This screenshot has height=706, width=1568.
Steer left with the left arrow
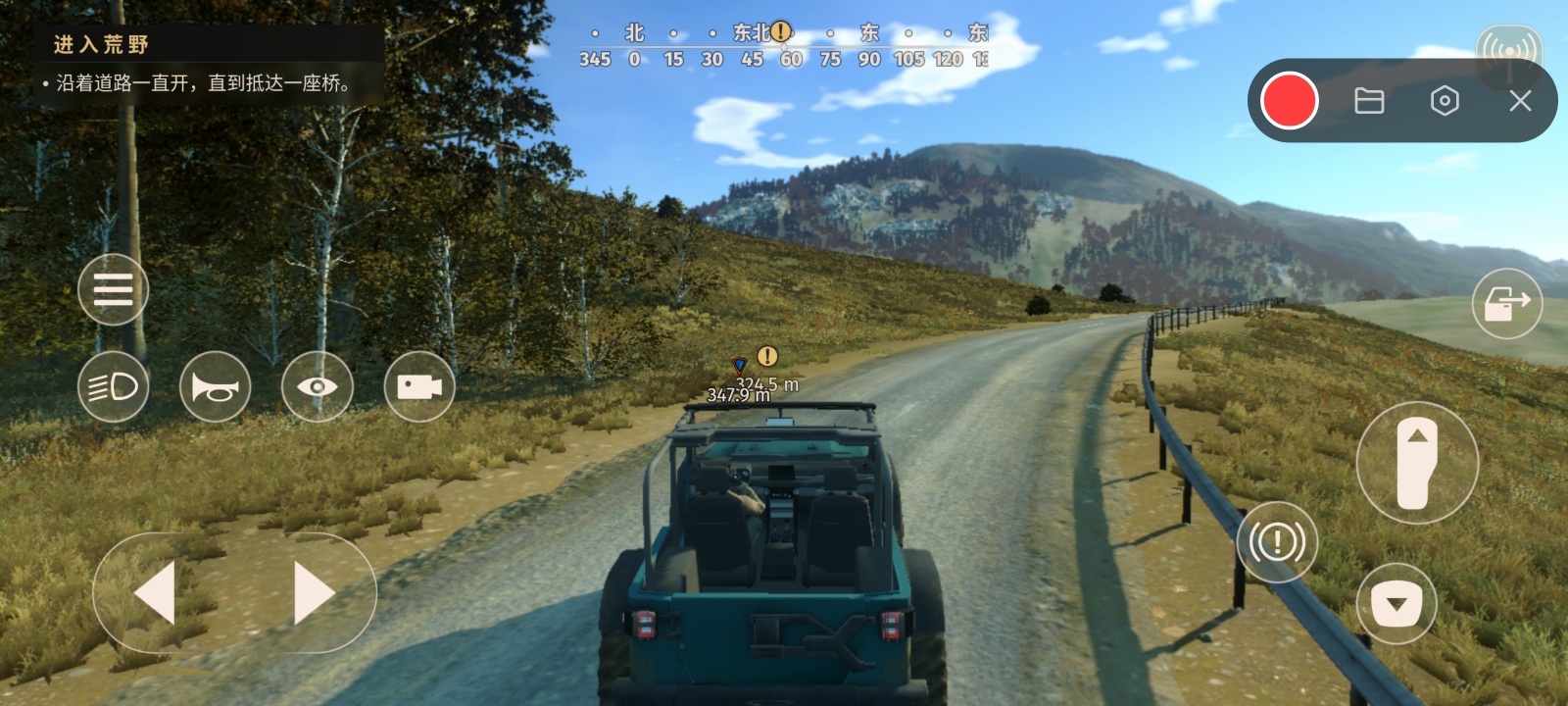pyautogui.click(x=156, y=592)
